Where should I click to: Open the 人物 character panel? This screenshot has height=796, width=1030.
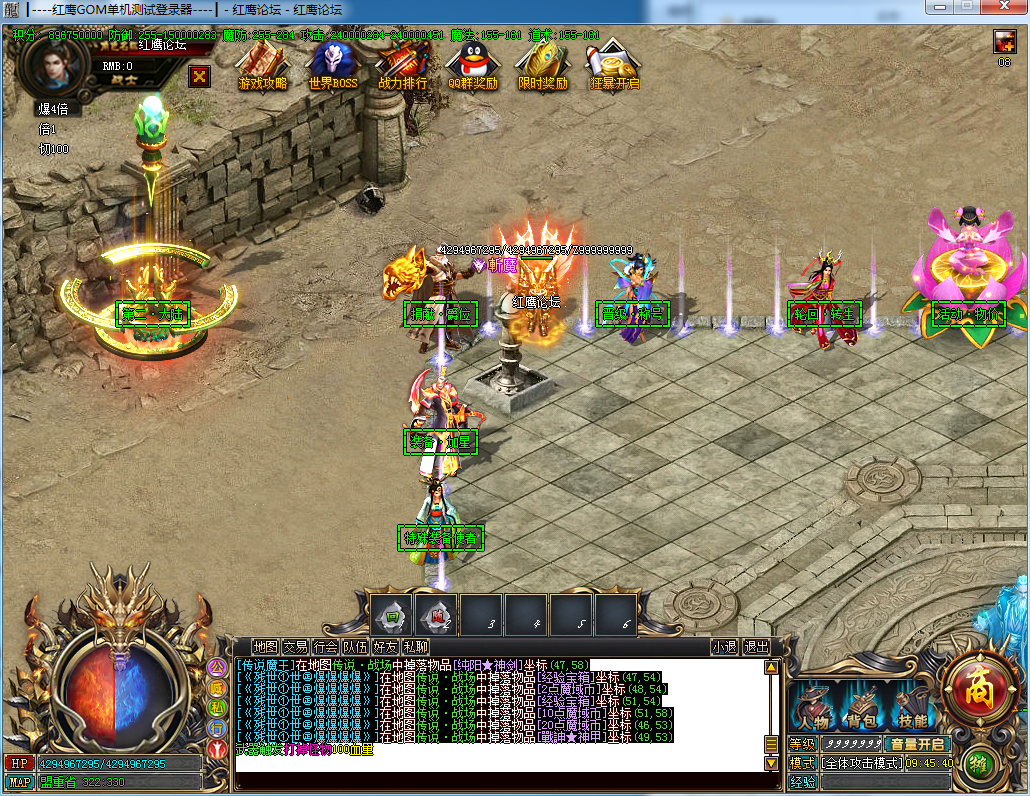[815, 708]
